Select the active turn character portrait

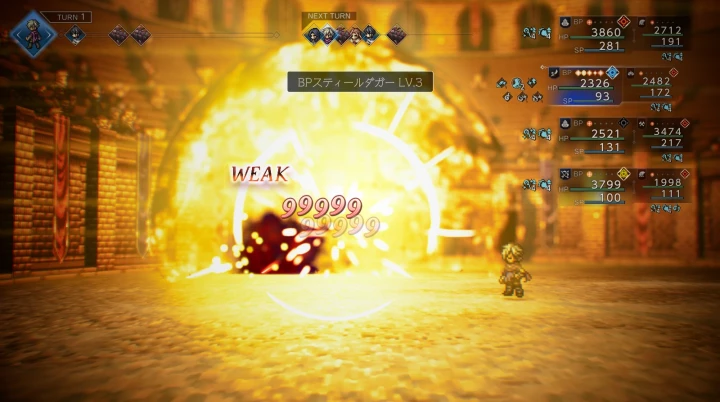point(32,32)
